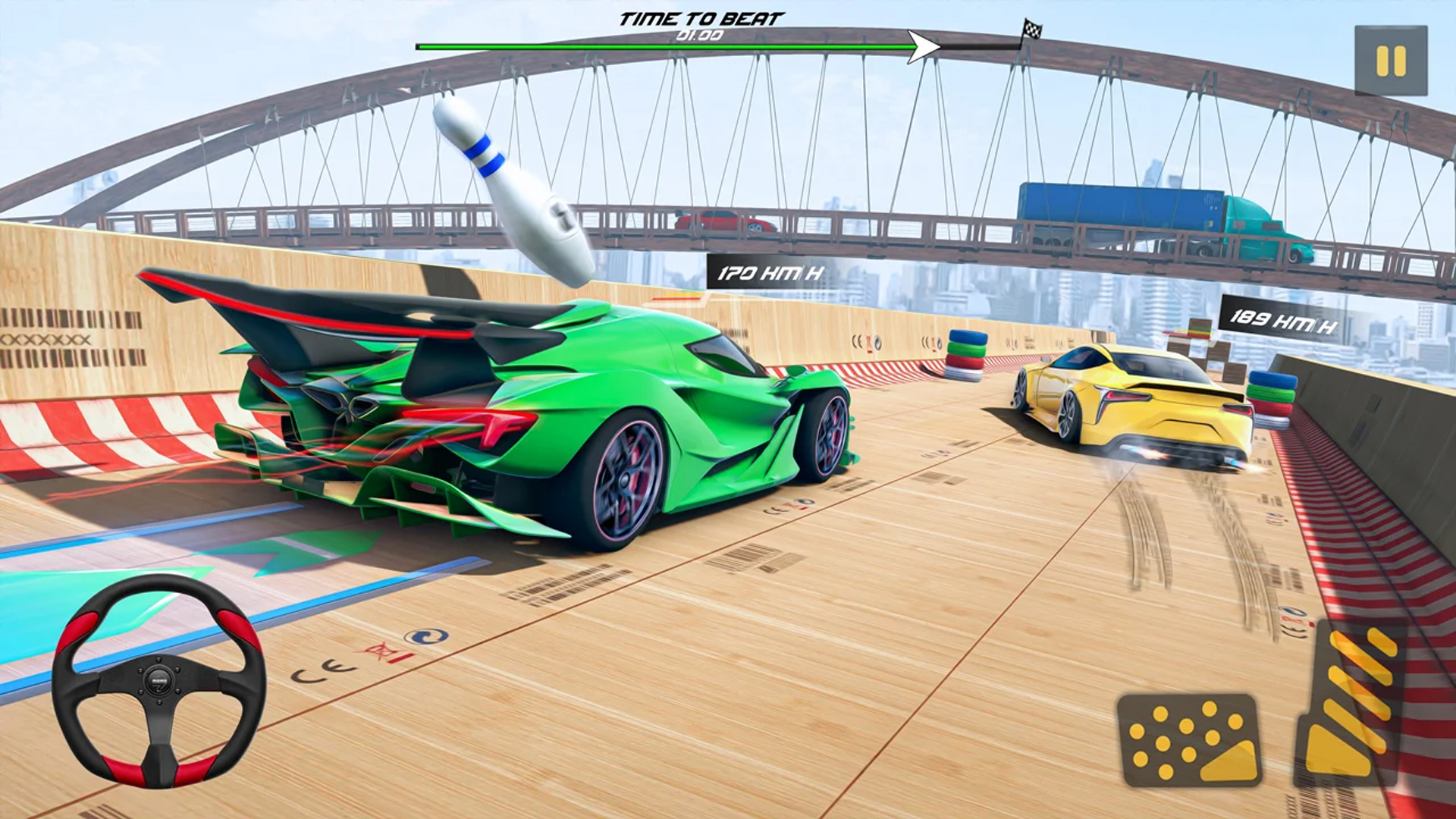1456x819 pixels.
Task: Step on the accelerator pedal
Action: (1352, 701)
